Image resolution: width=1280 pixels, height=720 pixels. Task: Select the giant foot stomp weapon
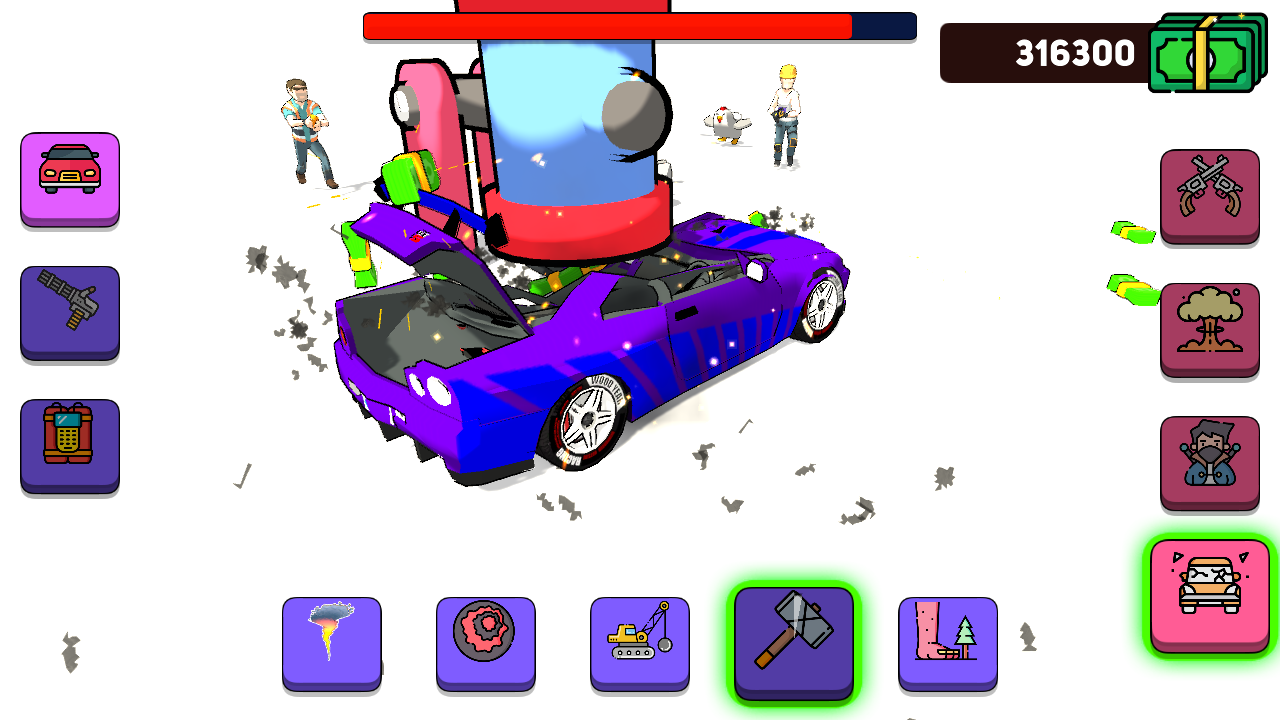tap(947, 642)
